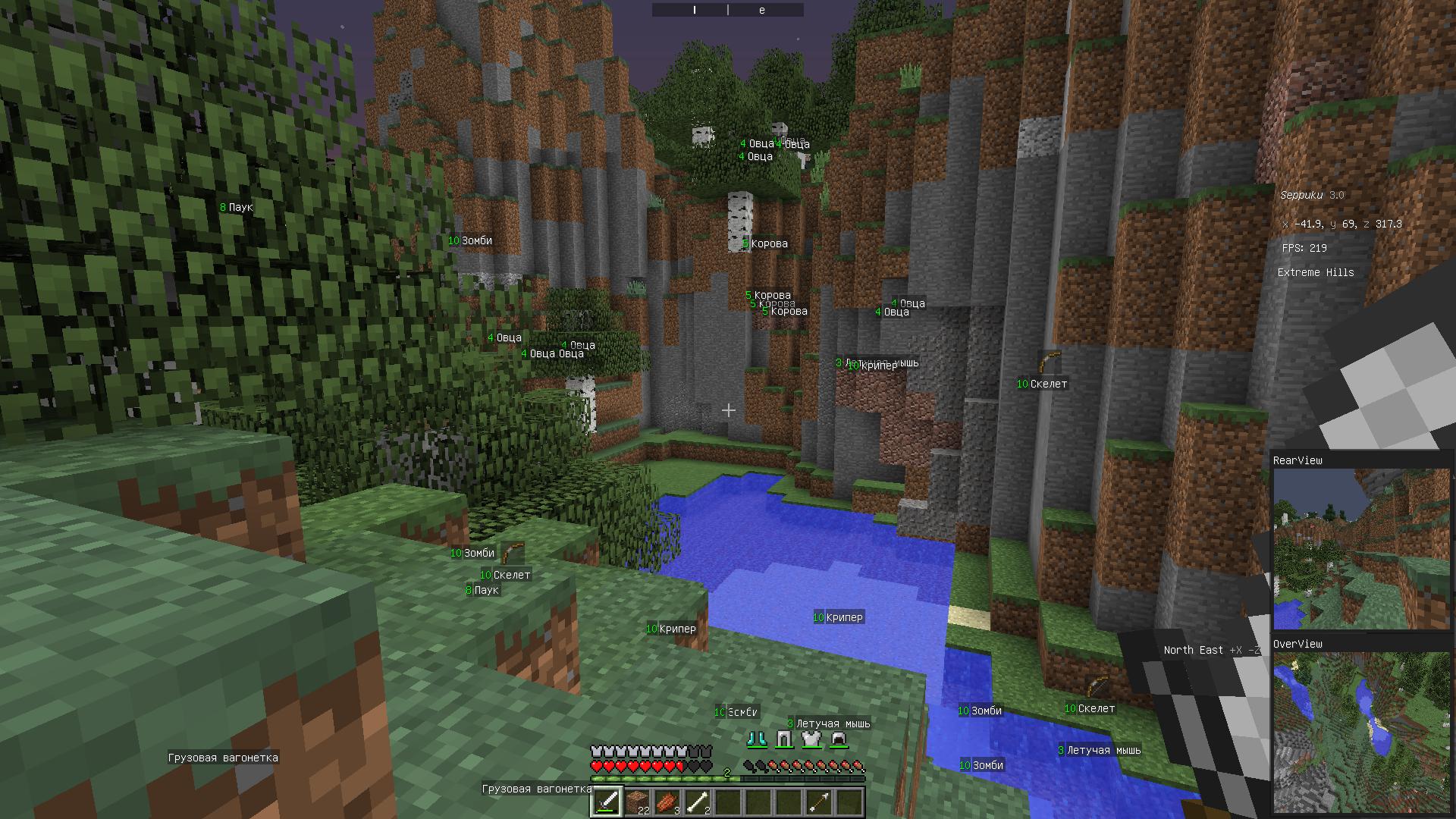Select the iron sword hotbar slot
1456x819 pixels.
point(607,802)
